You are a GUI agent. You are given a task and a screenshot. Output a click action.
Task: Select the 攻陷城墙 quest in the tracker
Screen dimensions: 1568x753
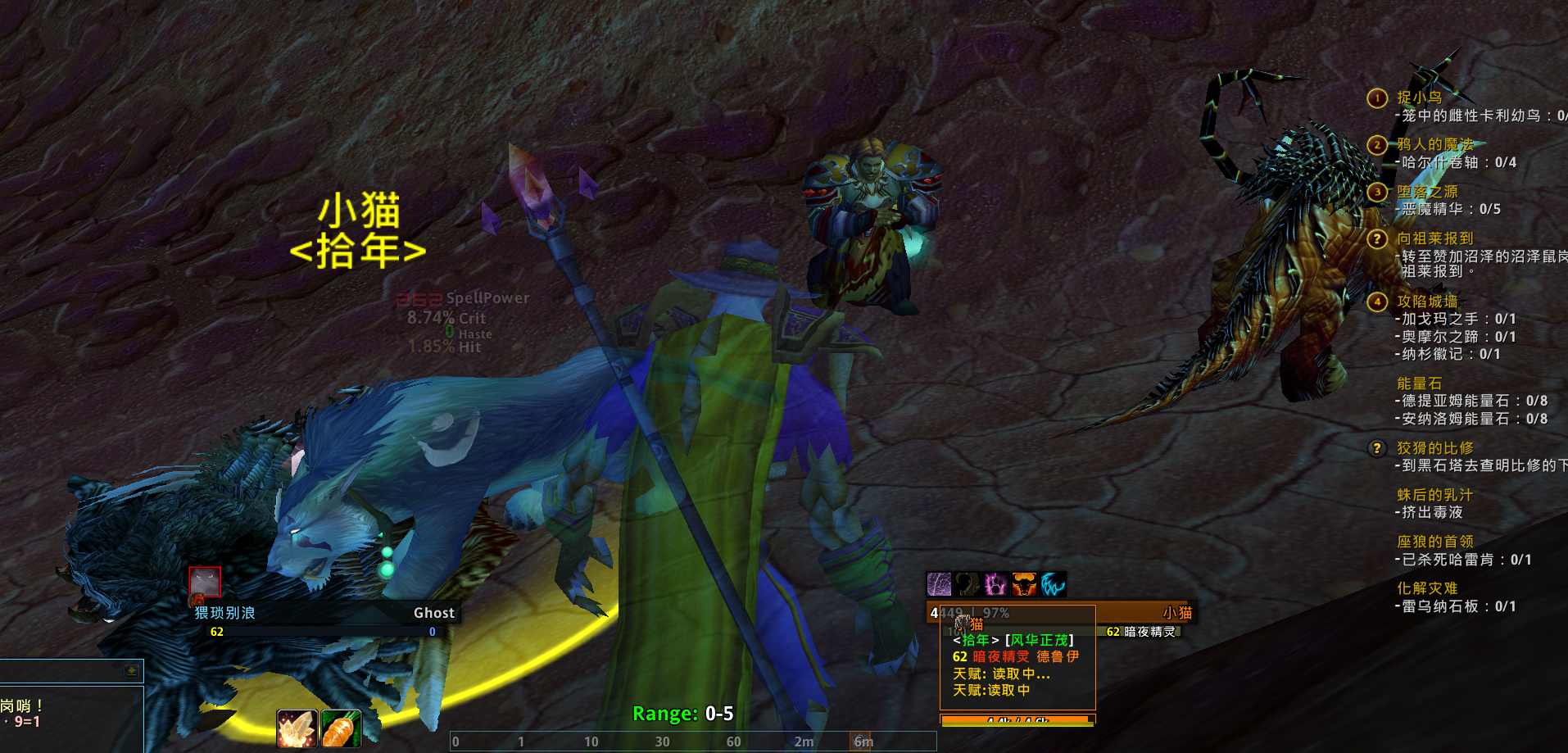tap(1427, 301)
